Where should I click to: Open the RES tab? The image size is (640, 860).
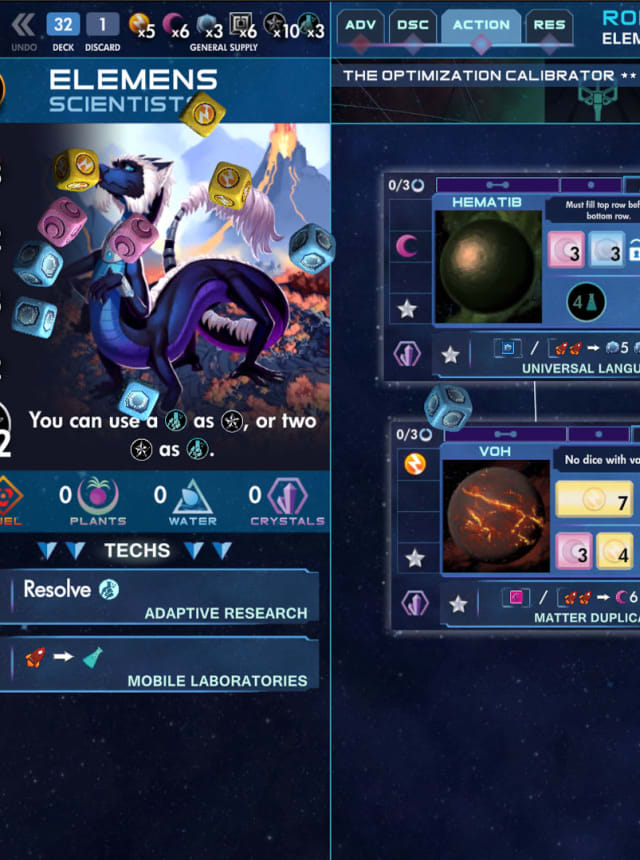click(x=548, y=25)
